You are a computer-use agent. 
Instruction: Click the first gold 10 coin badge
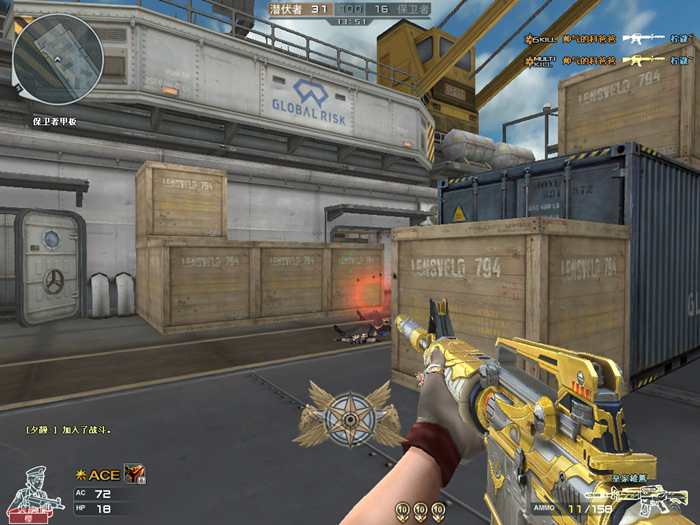402,510
